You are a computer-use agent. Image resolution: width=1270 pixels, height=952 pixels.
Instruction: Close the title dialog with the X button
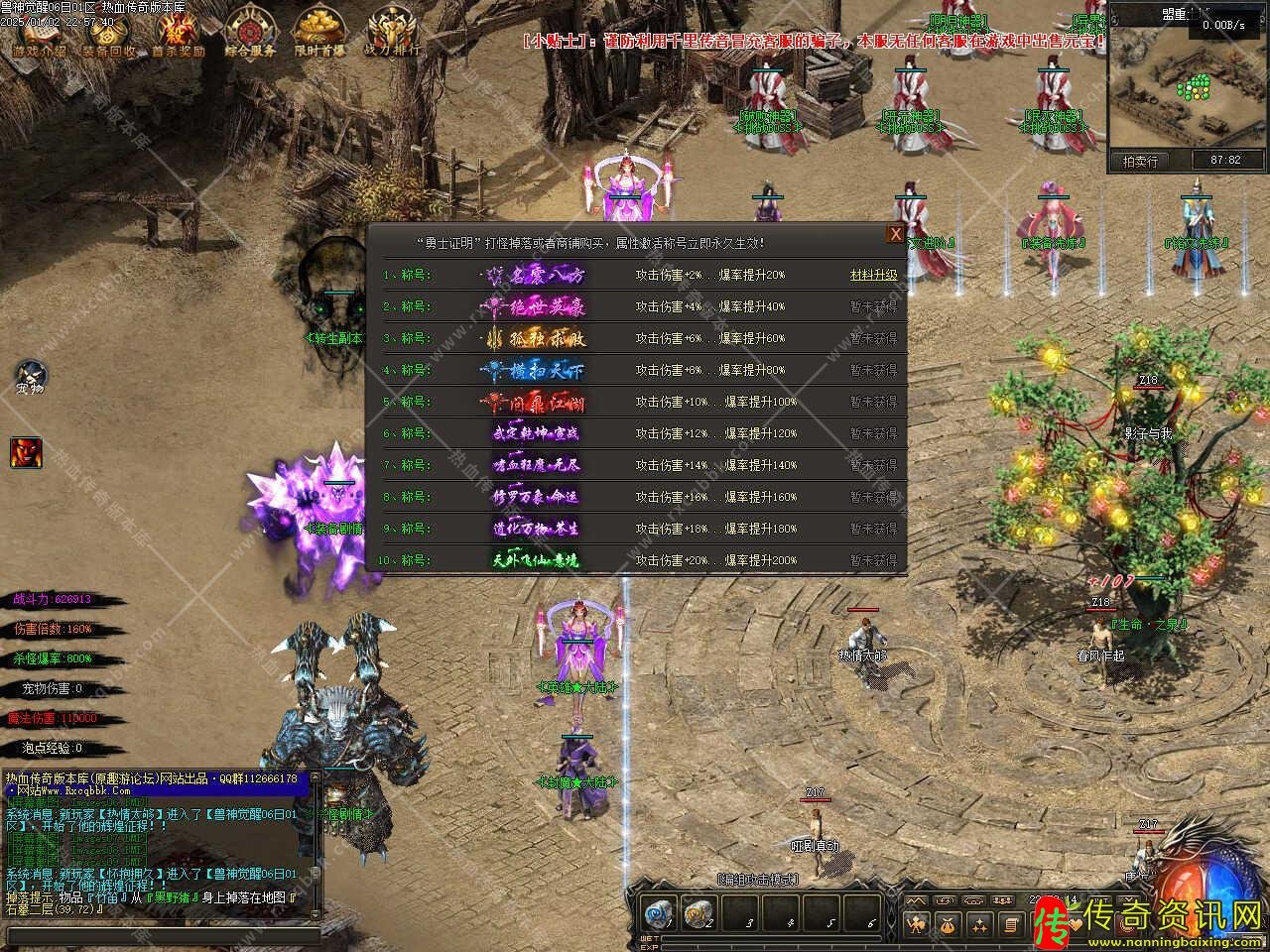pyautogui.click(x=895, y=234)
